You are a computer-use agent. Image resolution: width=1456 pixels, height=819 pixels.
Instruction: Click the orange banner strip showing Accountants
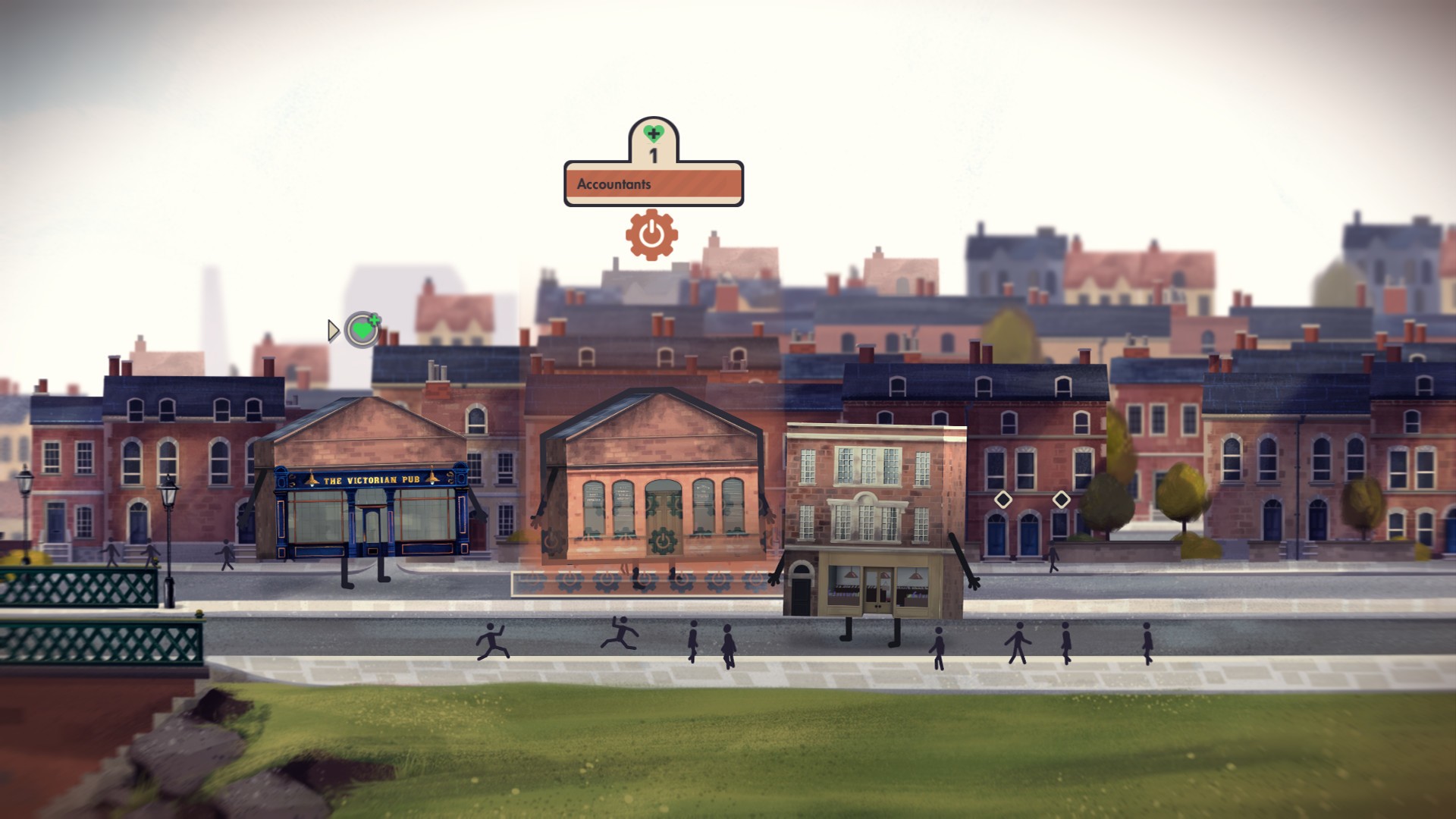(654, 183)
